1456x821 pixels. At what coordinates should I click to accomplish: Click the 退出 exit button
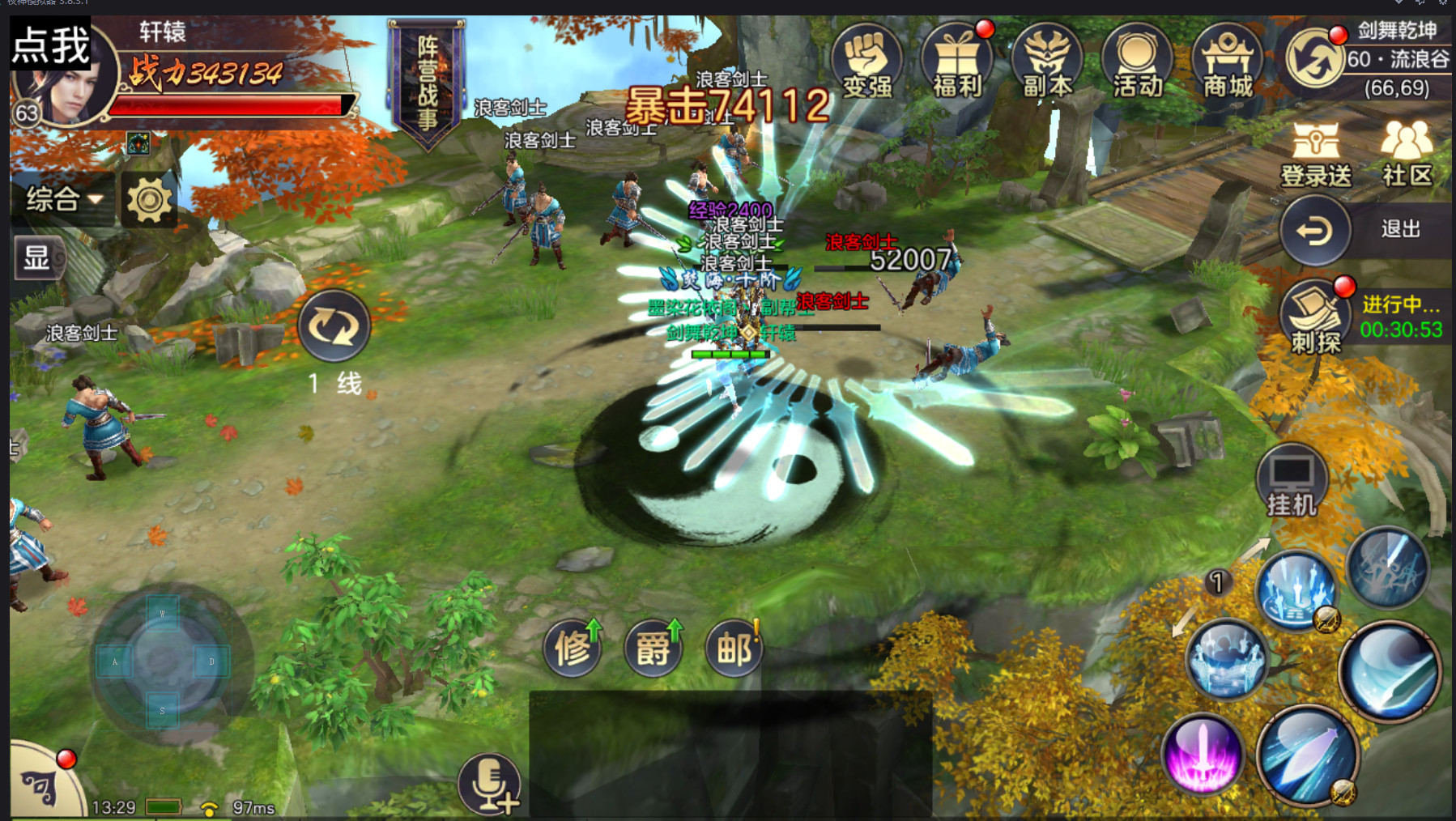[1316, 231]
